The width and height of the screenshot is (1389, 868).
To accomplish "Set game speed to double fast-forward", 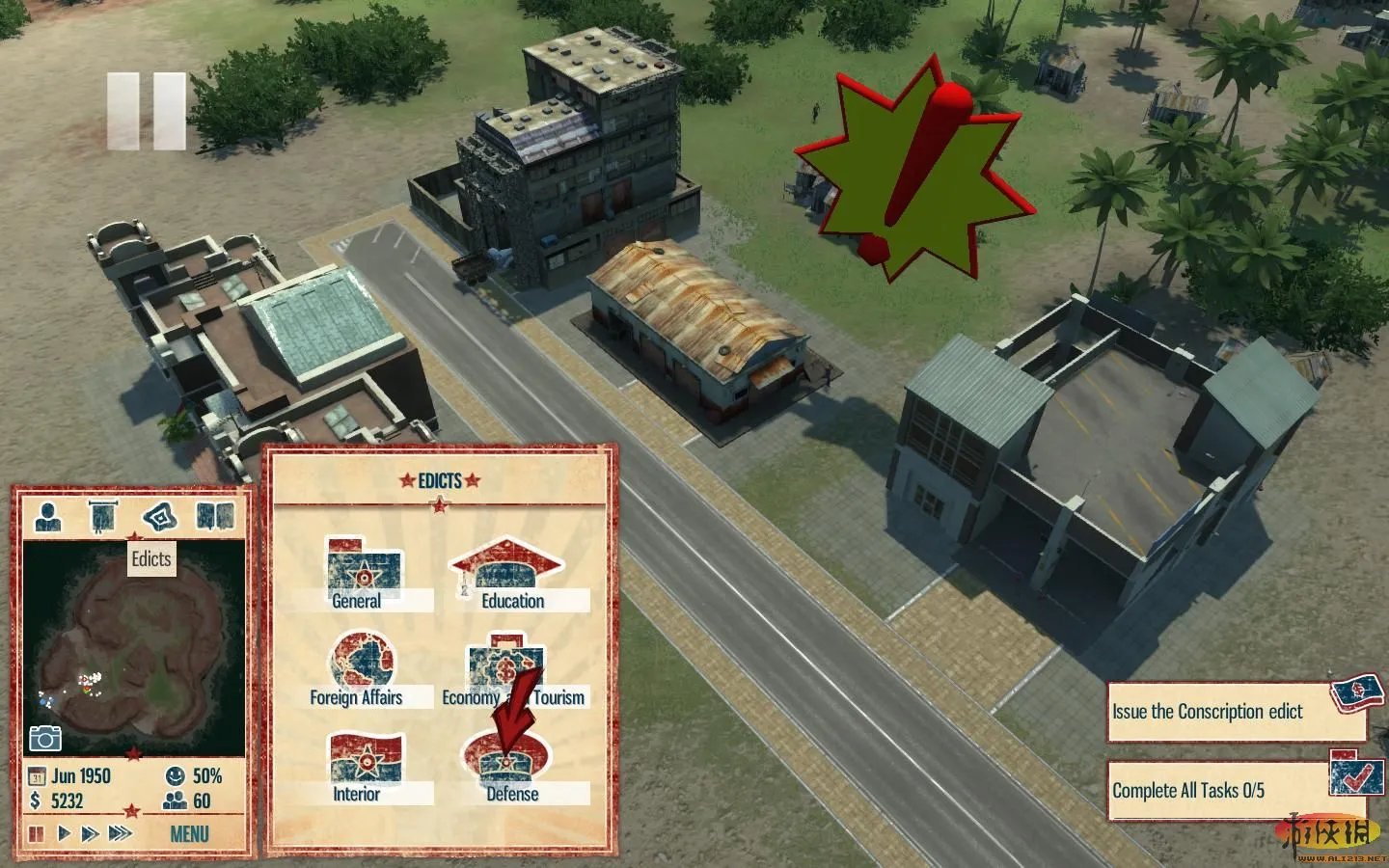I will [x=90, y=833].
